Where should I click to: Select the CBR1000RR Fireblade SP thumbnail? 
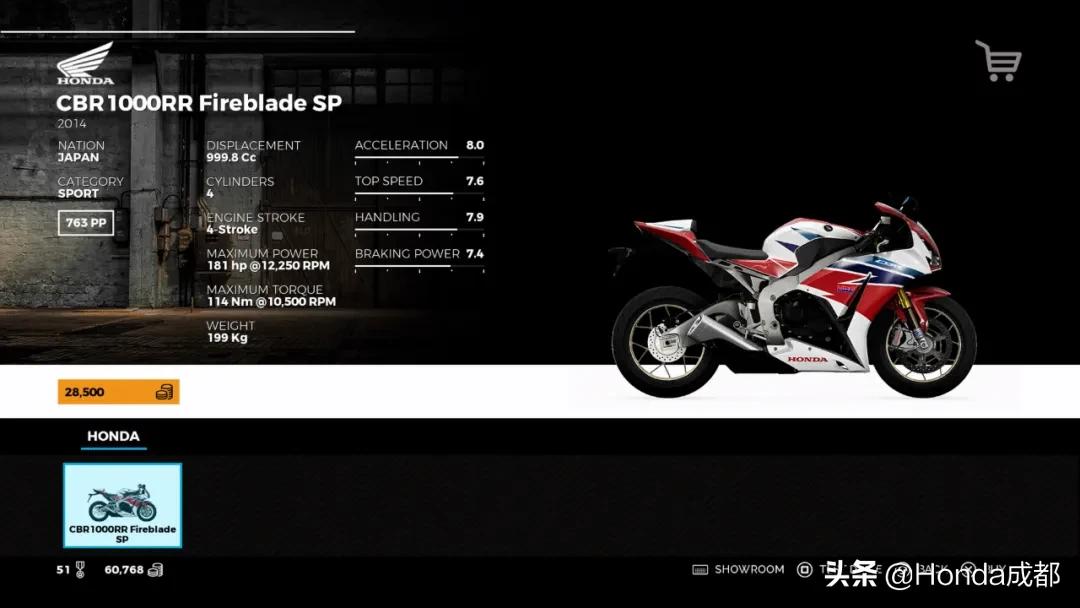(122, 505)
